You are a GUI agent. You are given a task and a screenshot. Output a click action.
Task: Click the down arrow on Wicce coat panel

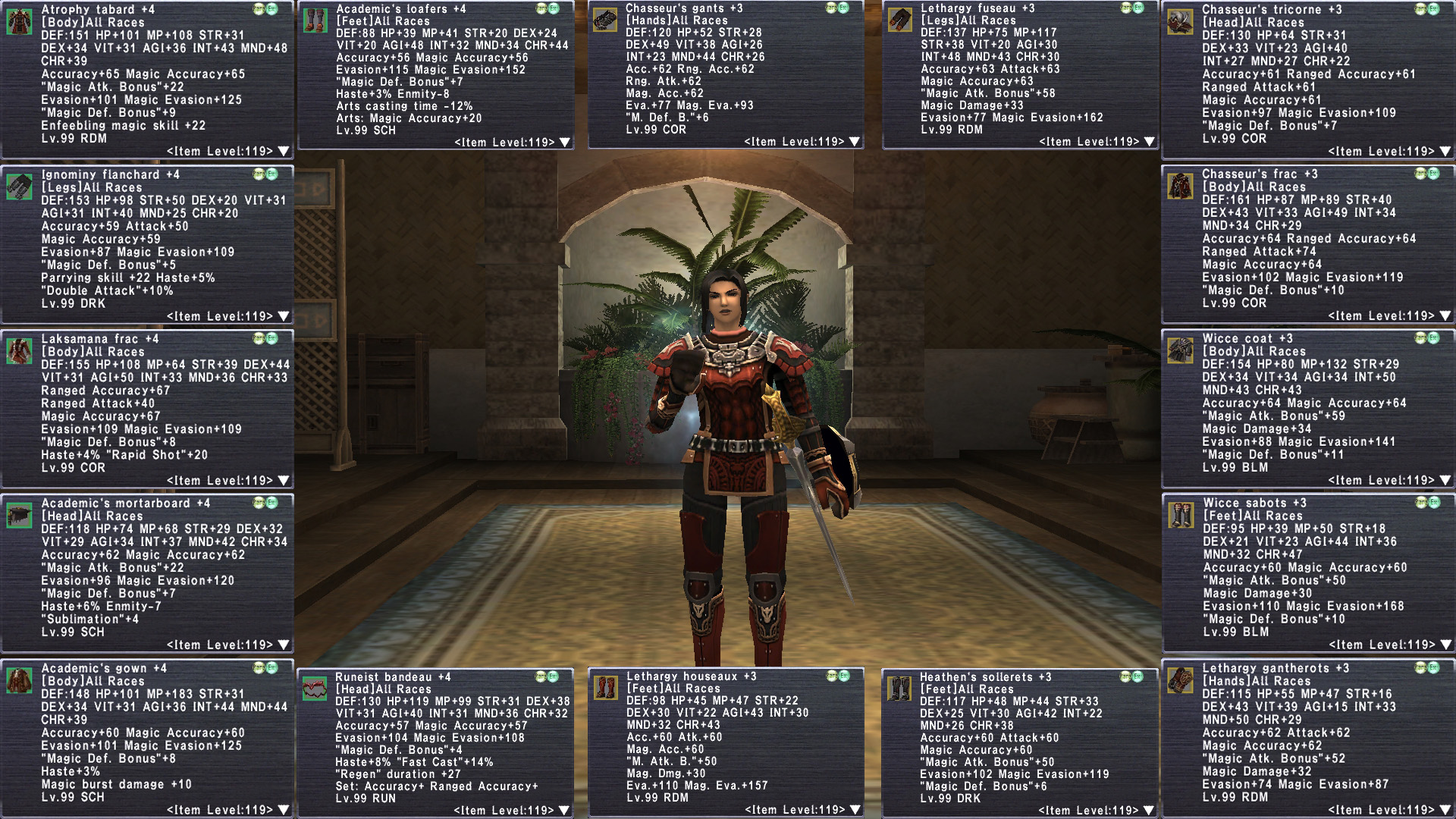click(x=1445, y=481)
